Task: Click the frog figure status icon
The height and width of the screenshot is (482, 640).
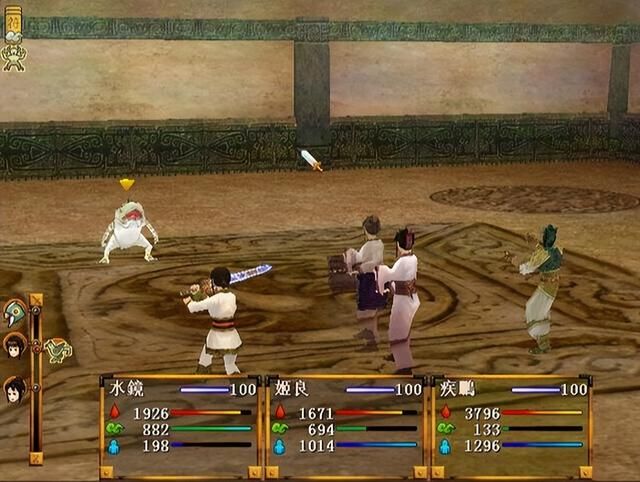Action: click(x=14, y=58)
